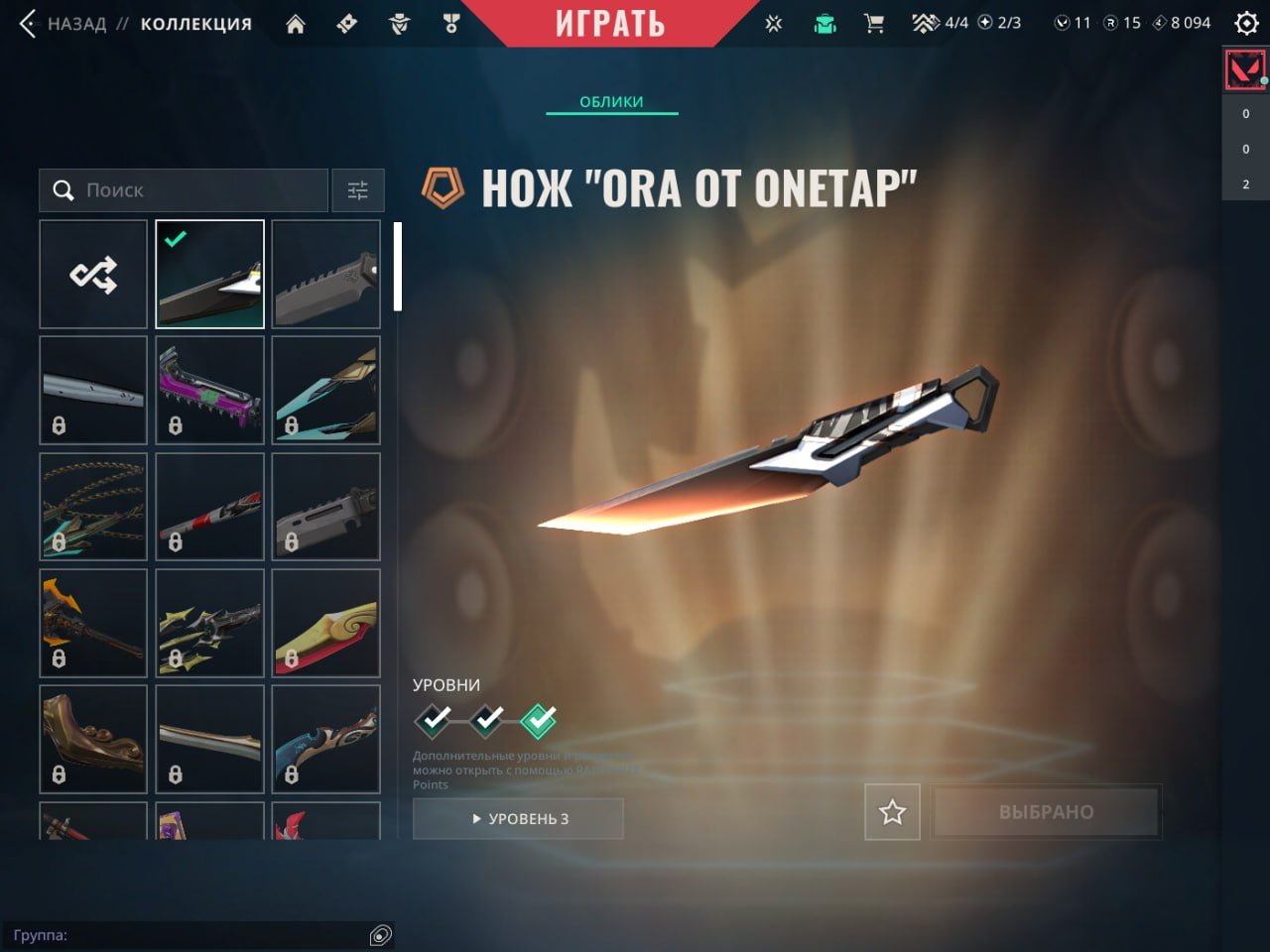
Task: Play the УРОВЕНЬ 3 preview video
Action: pyautogui.click(x=518, y=819)
